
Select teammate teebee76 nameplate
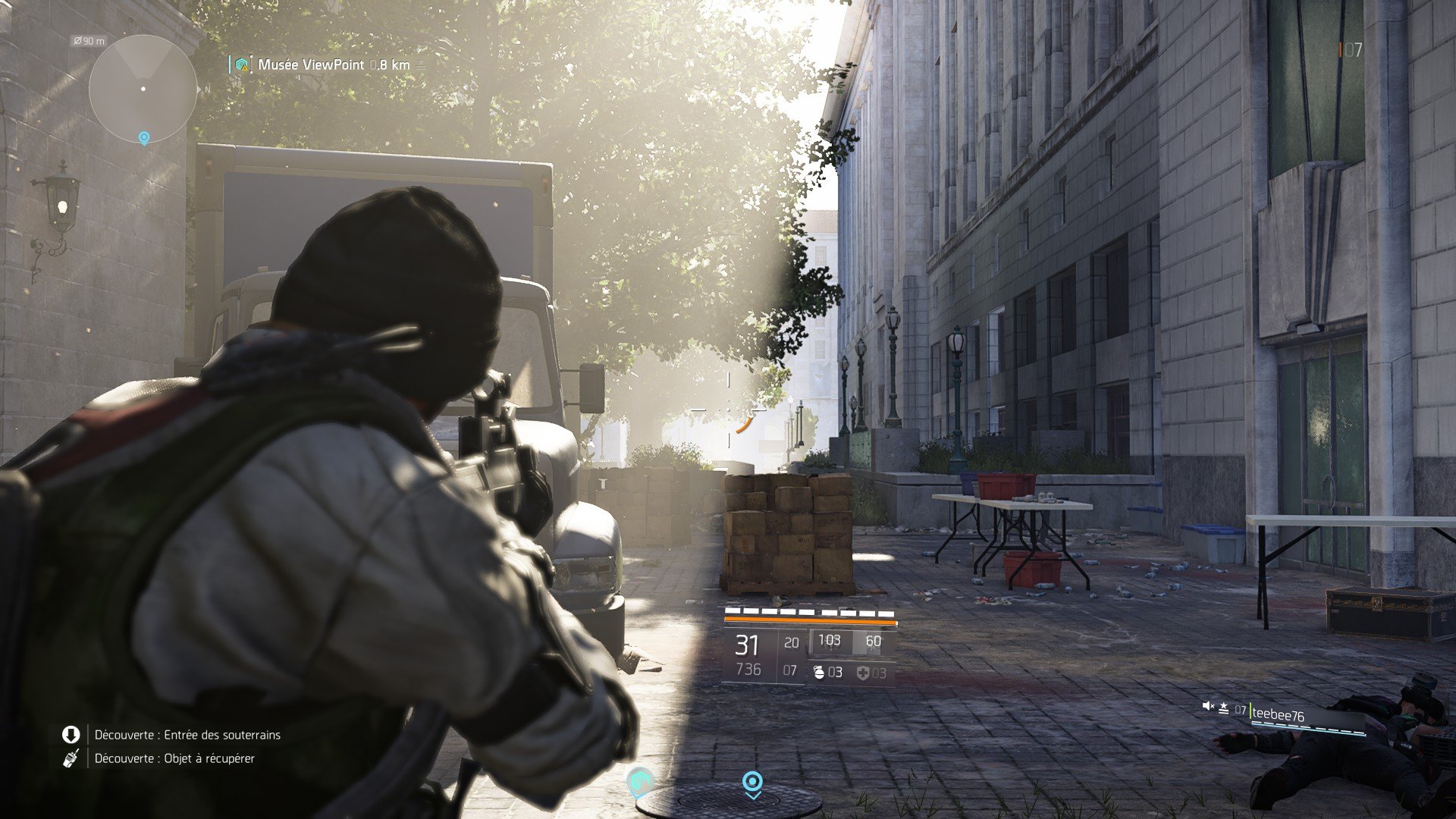[x=1278, y=714]
